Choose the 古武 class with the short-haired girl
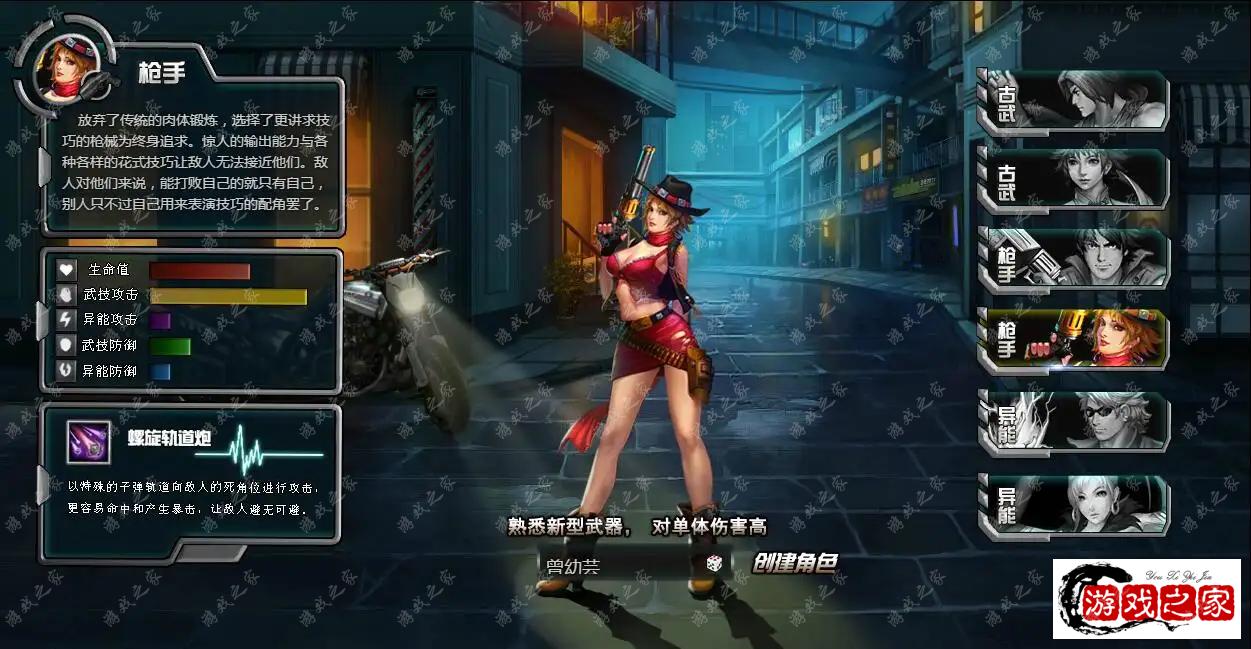This screenshot has width=1251, height=649. pyautogui.click(x=1074, y=180)
